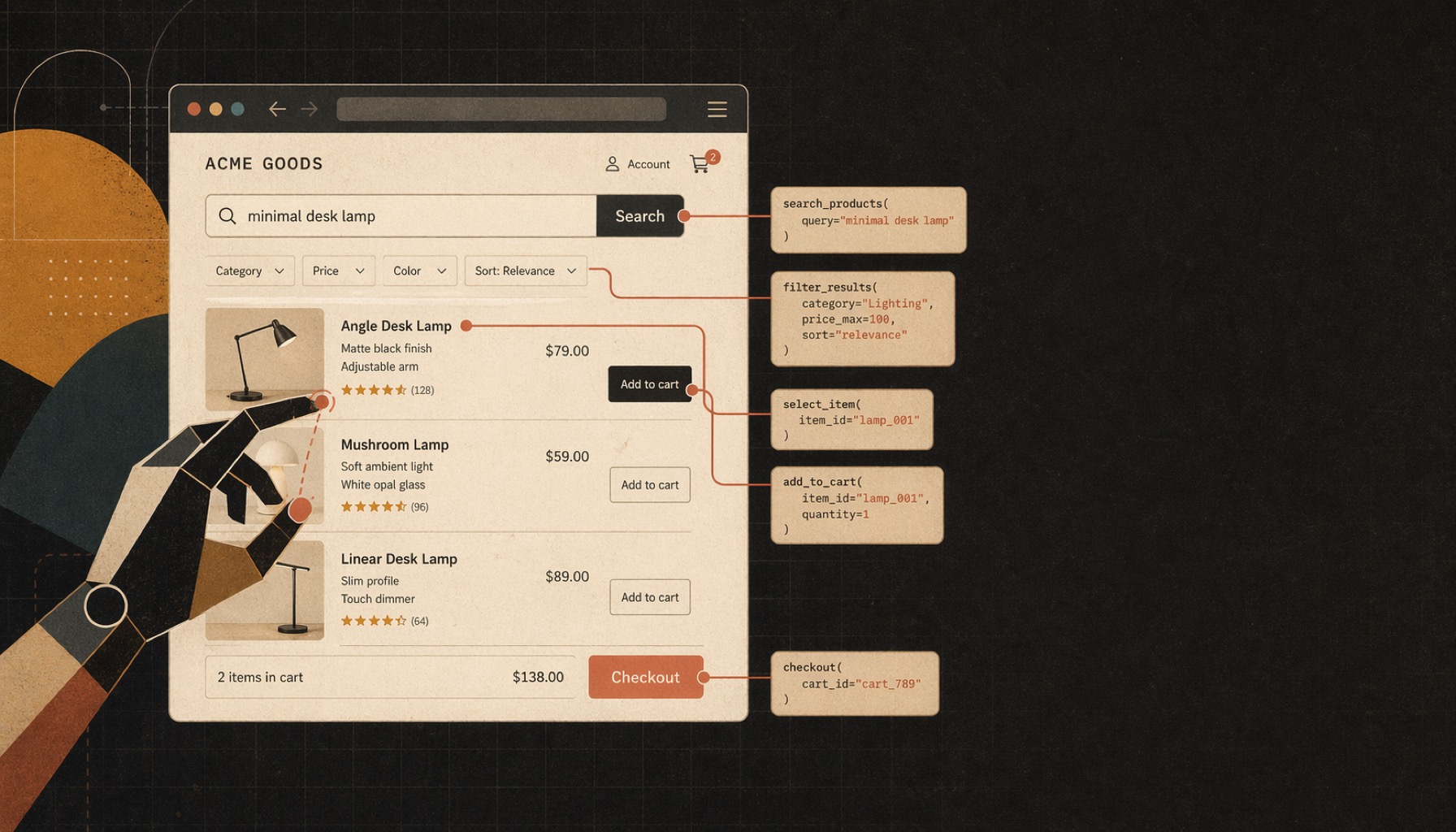Open the Mushroom Lamp product title
Screen dimensions: 1456x832
394,444
